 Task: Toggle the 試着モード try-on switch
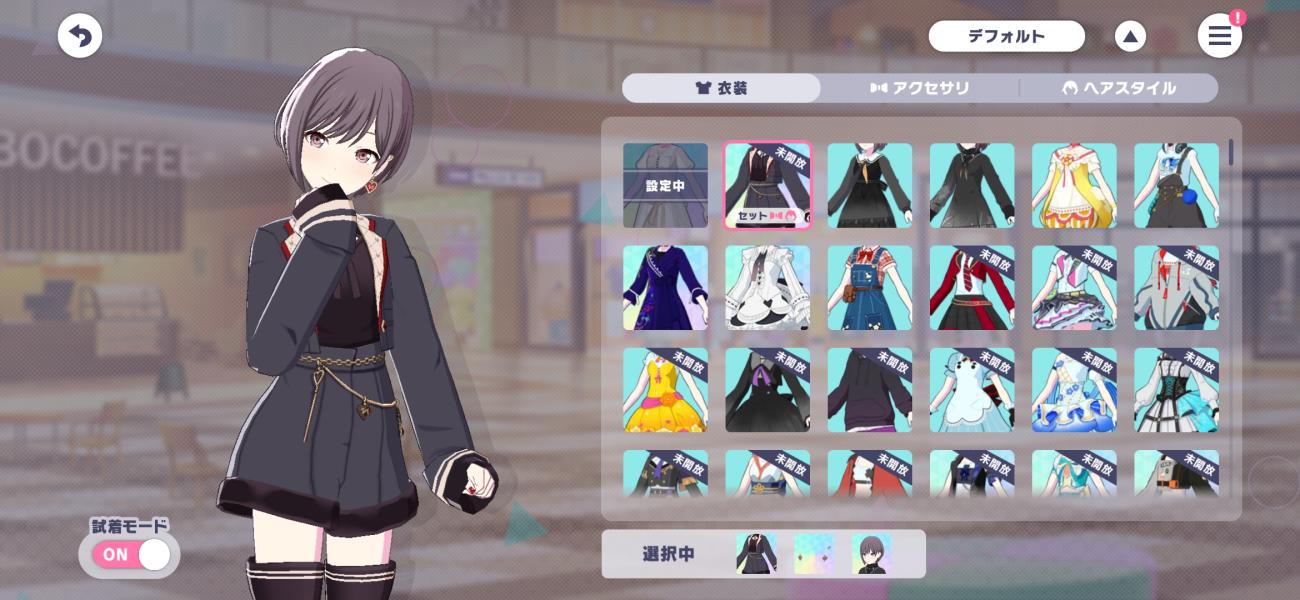(x=131, y=554)
